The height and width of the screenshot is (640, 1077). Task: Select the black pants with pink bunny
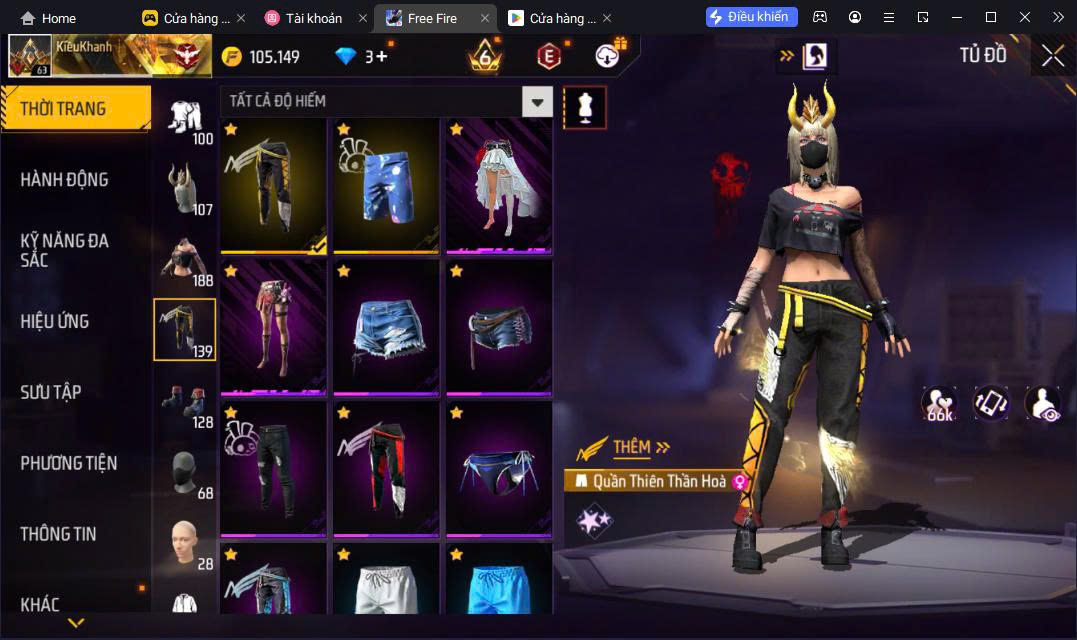[x=274, y=469]
